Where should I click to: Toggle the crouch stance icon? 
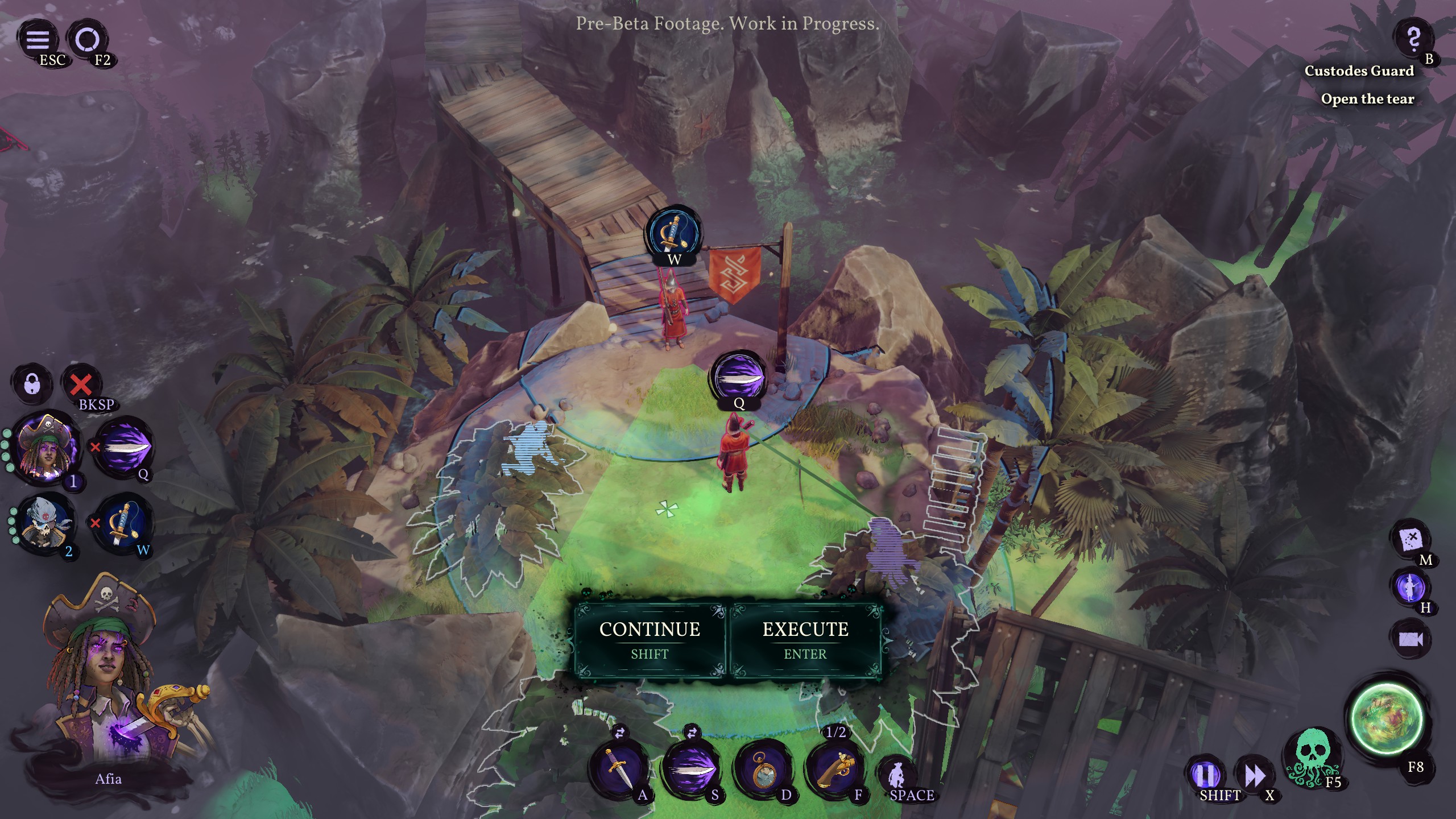pos(897,775)
